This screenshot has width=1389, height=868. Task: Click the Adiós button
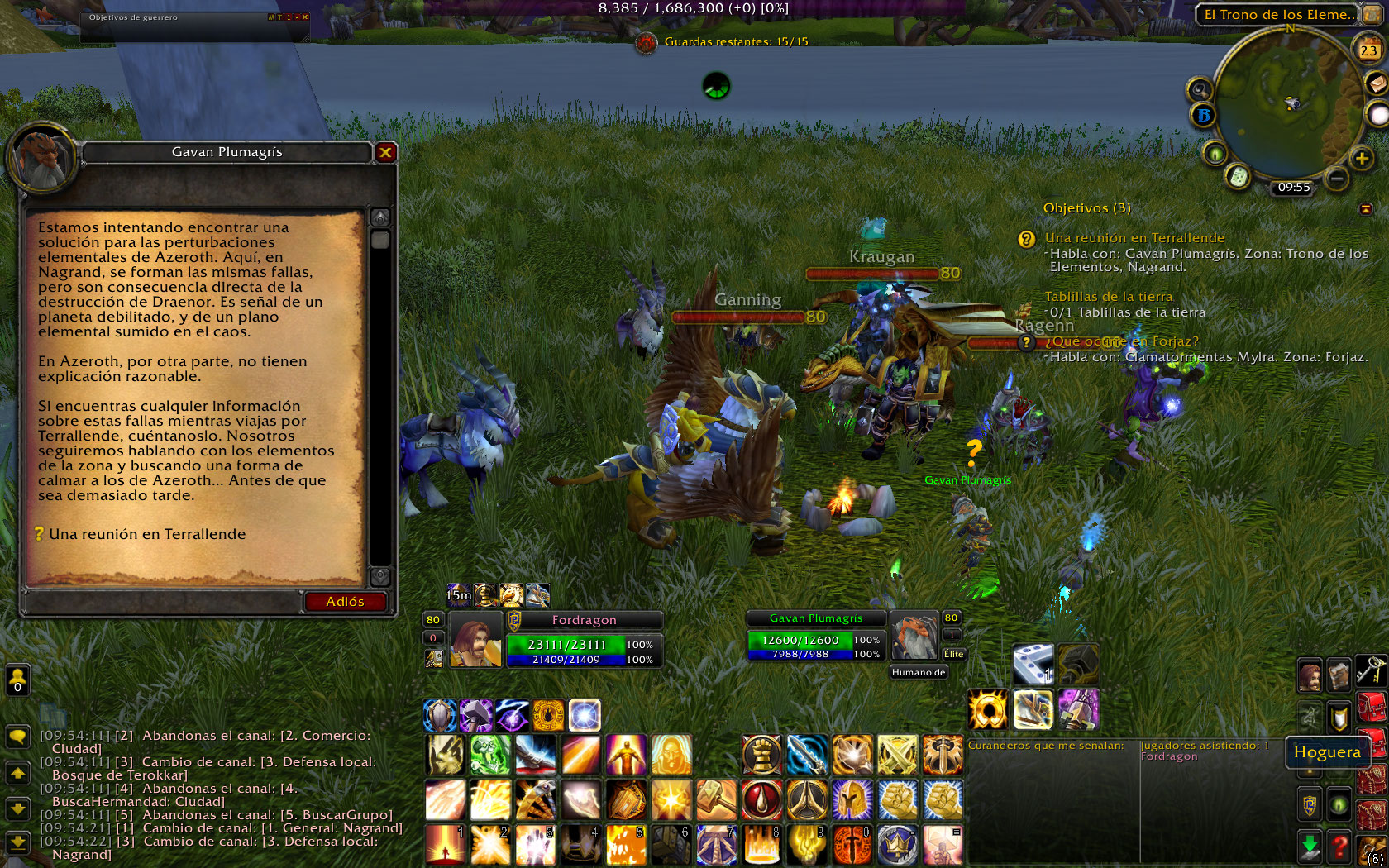click(345, 602)
